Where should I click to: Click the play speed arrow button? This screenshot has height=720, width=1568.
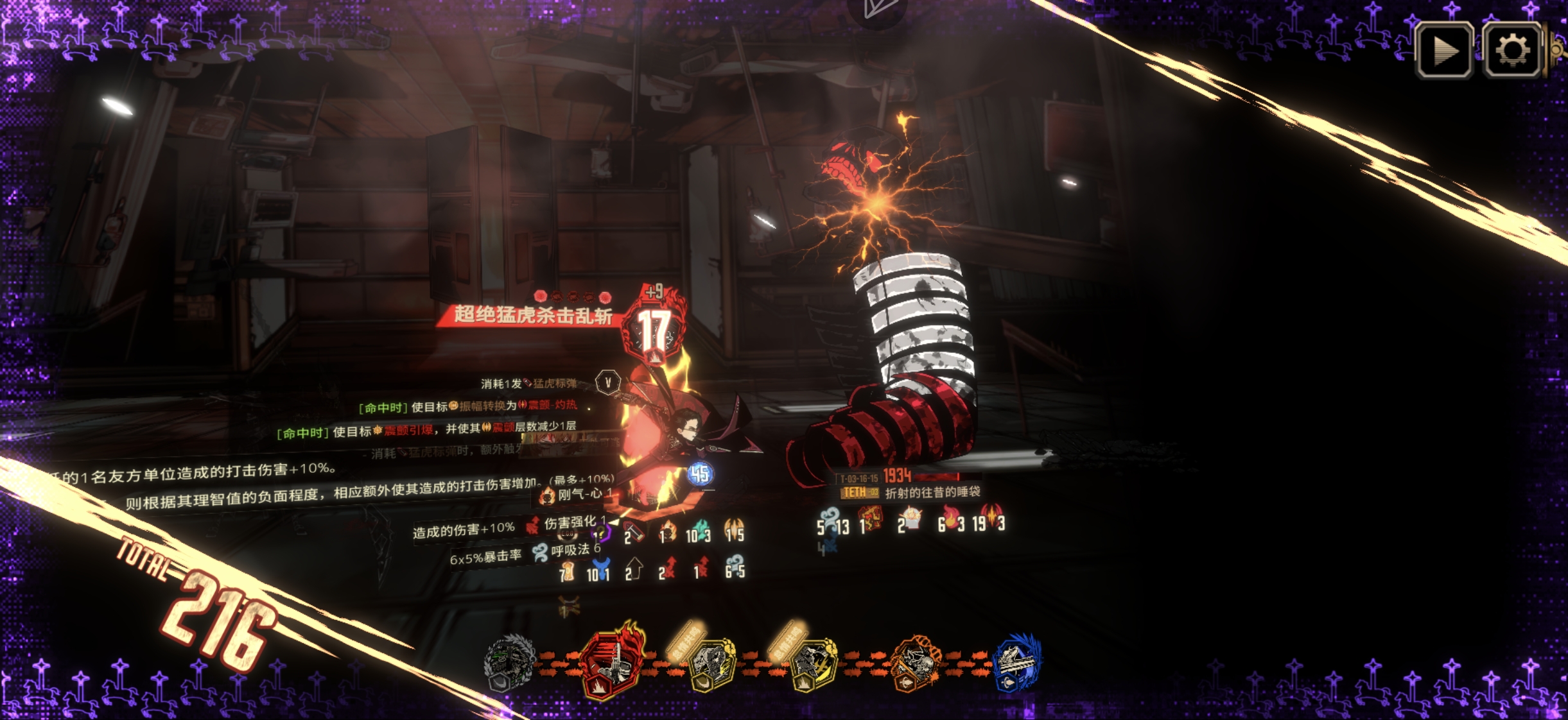click(x=1444, y=50)
